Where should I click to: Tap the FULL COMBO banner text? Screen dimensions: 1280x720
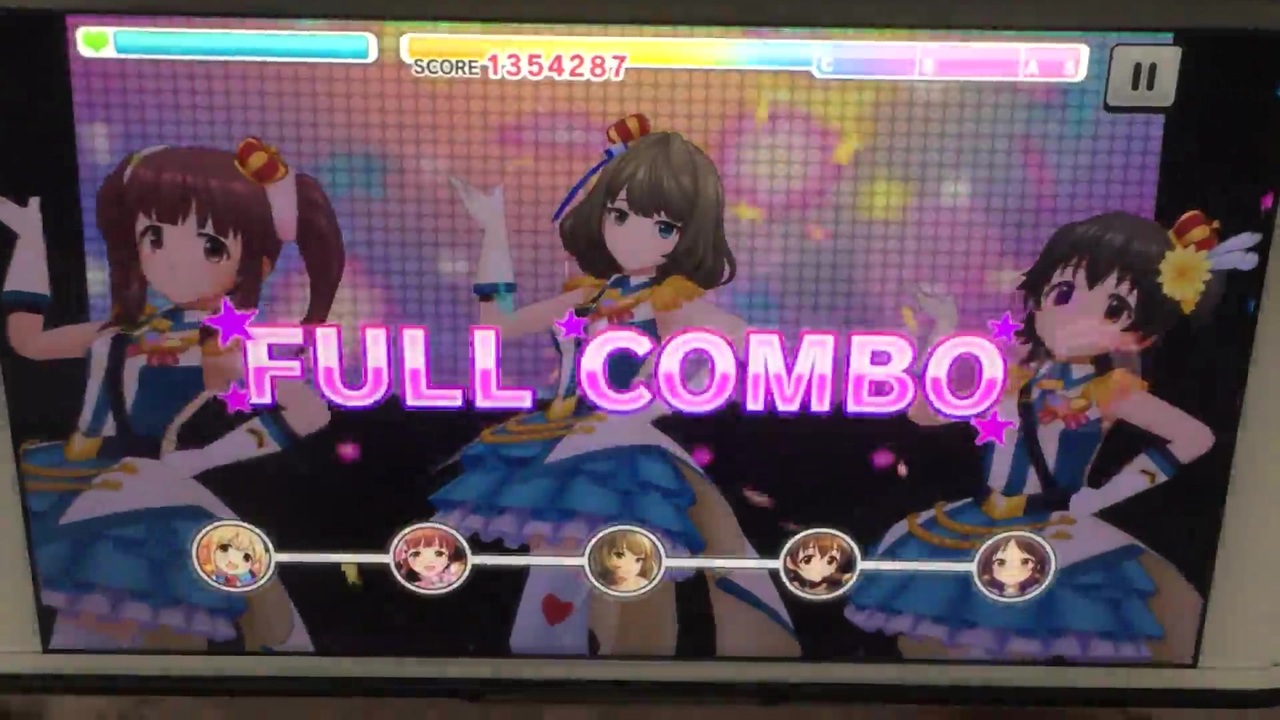(620, 370)
